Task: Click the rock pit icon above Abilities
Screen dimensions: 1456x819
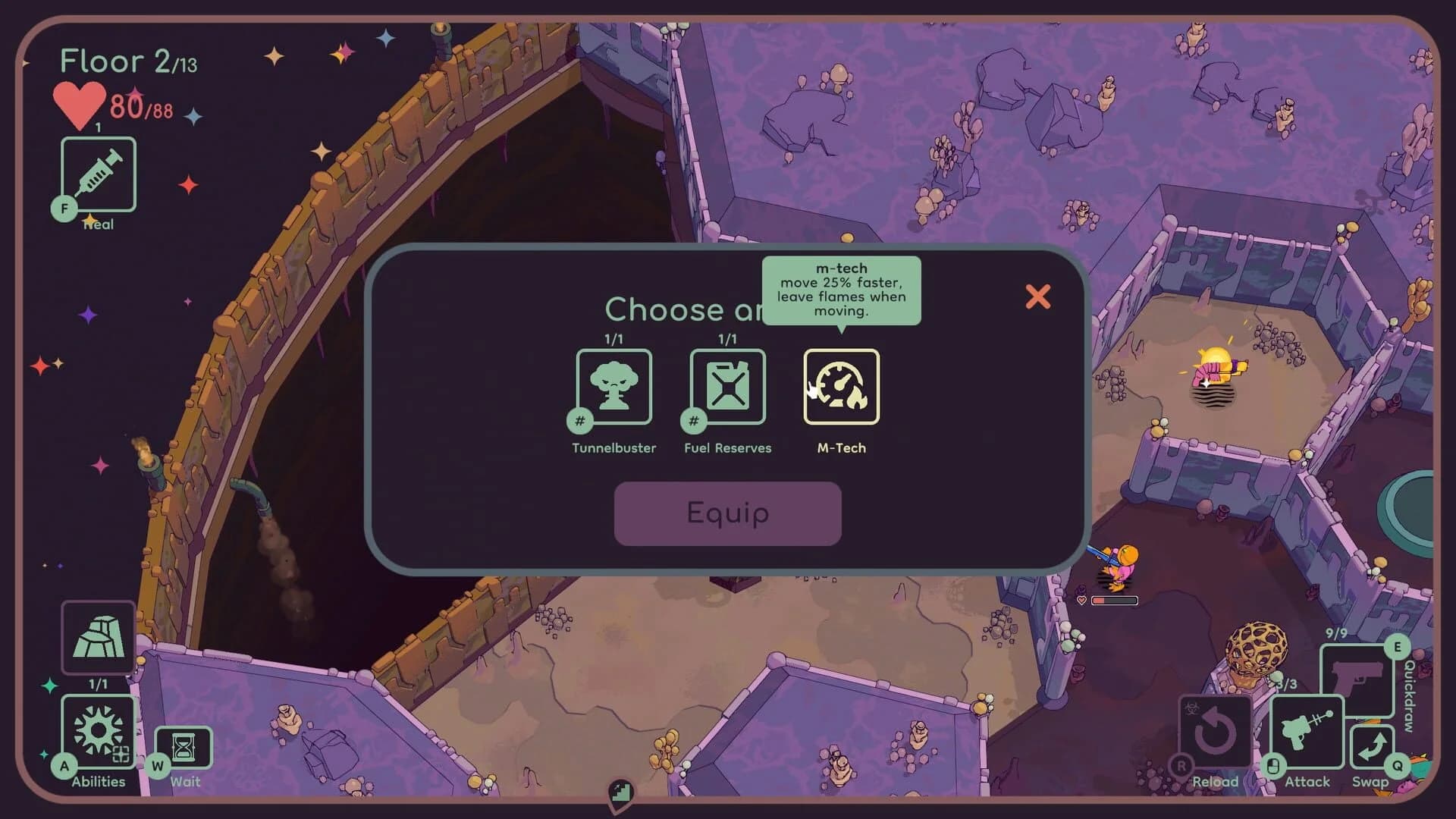Action: tap(98, 637)
